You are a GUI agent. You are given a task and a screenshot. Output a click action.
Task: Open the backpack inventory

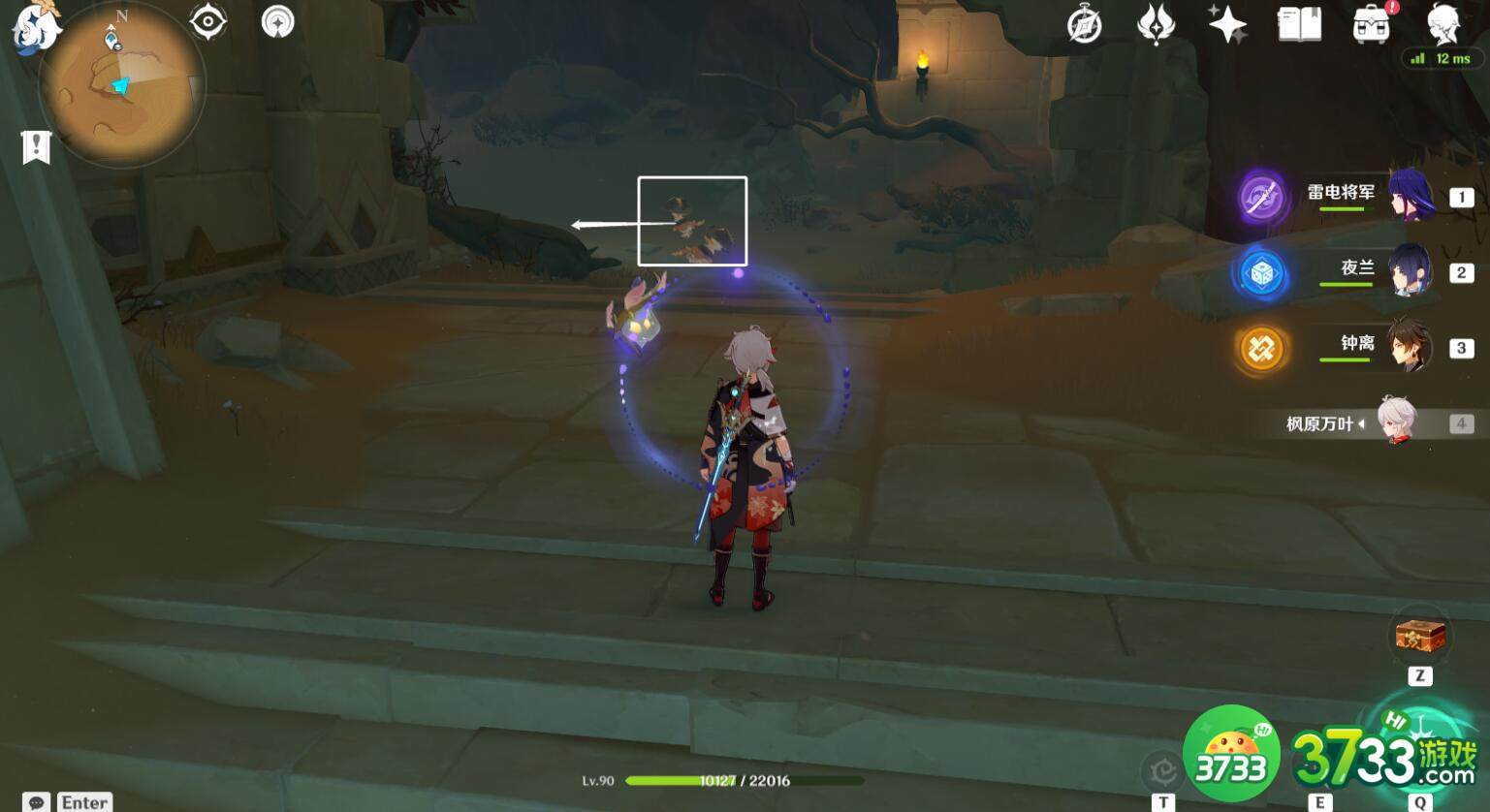1372,24
